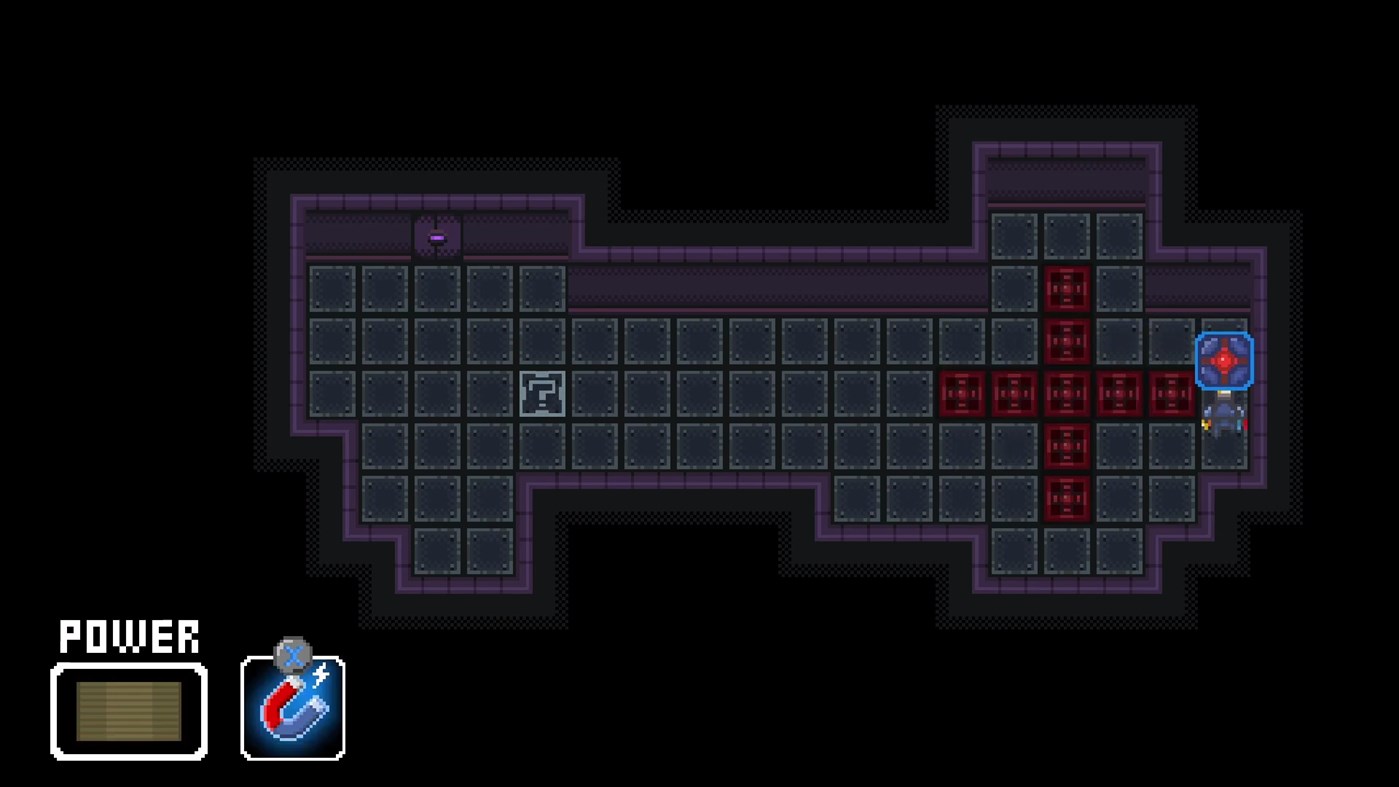Click the blue-highlighted turret enemy

coord(1222,358)
